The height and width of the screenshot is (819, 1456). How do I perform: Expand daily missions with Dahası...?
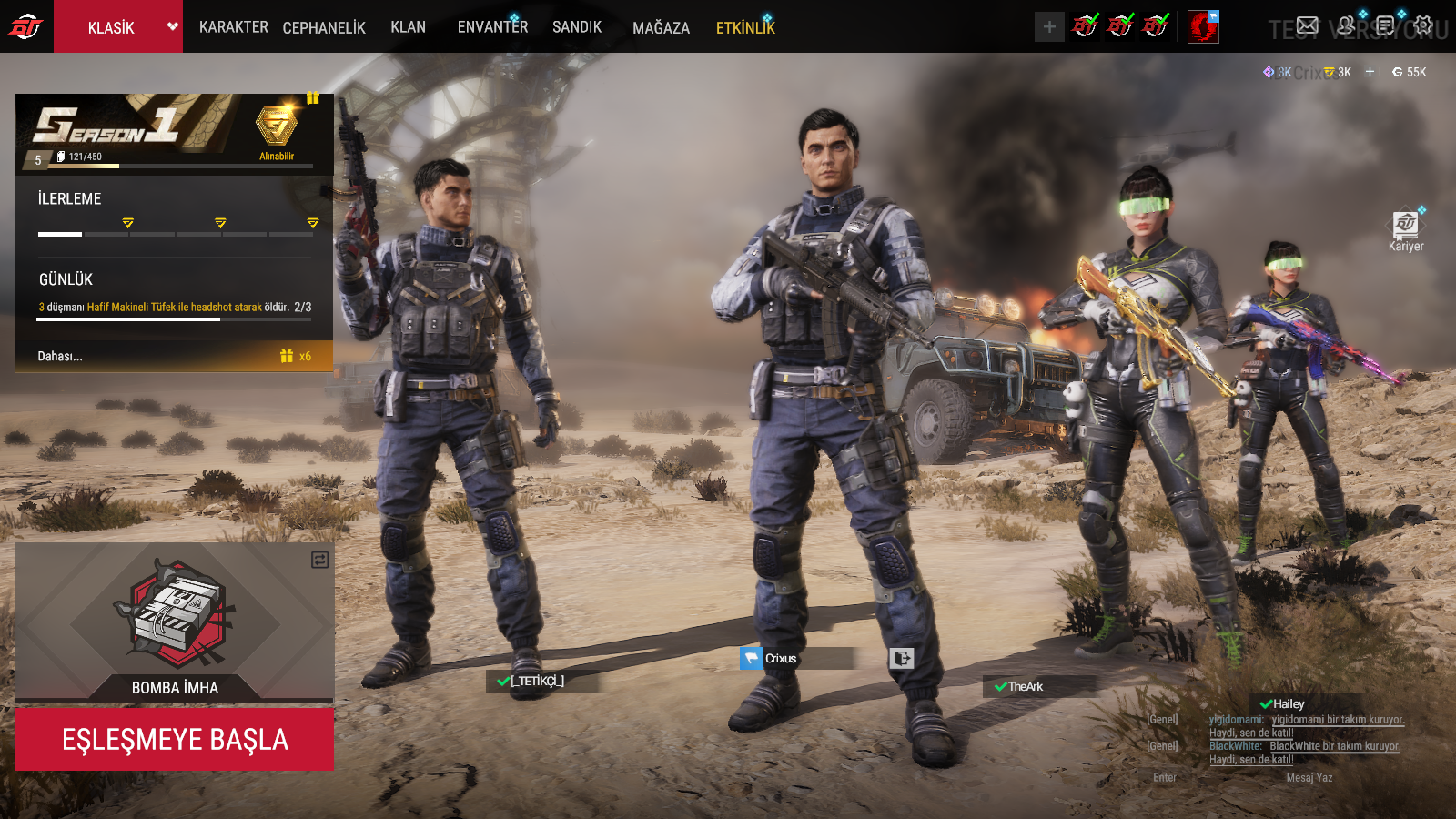[x=60, y=356]
